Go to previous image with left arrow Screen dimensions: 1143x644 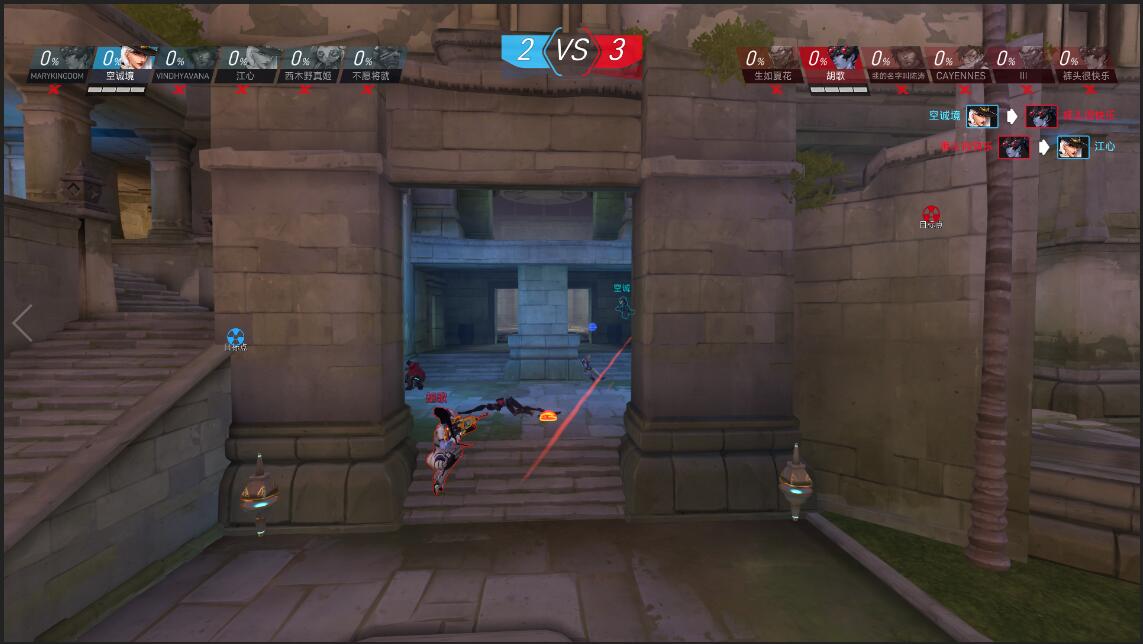[22, 324]
